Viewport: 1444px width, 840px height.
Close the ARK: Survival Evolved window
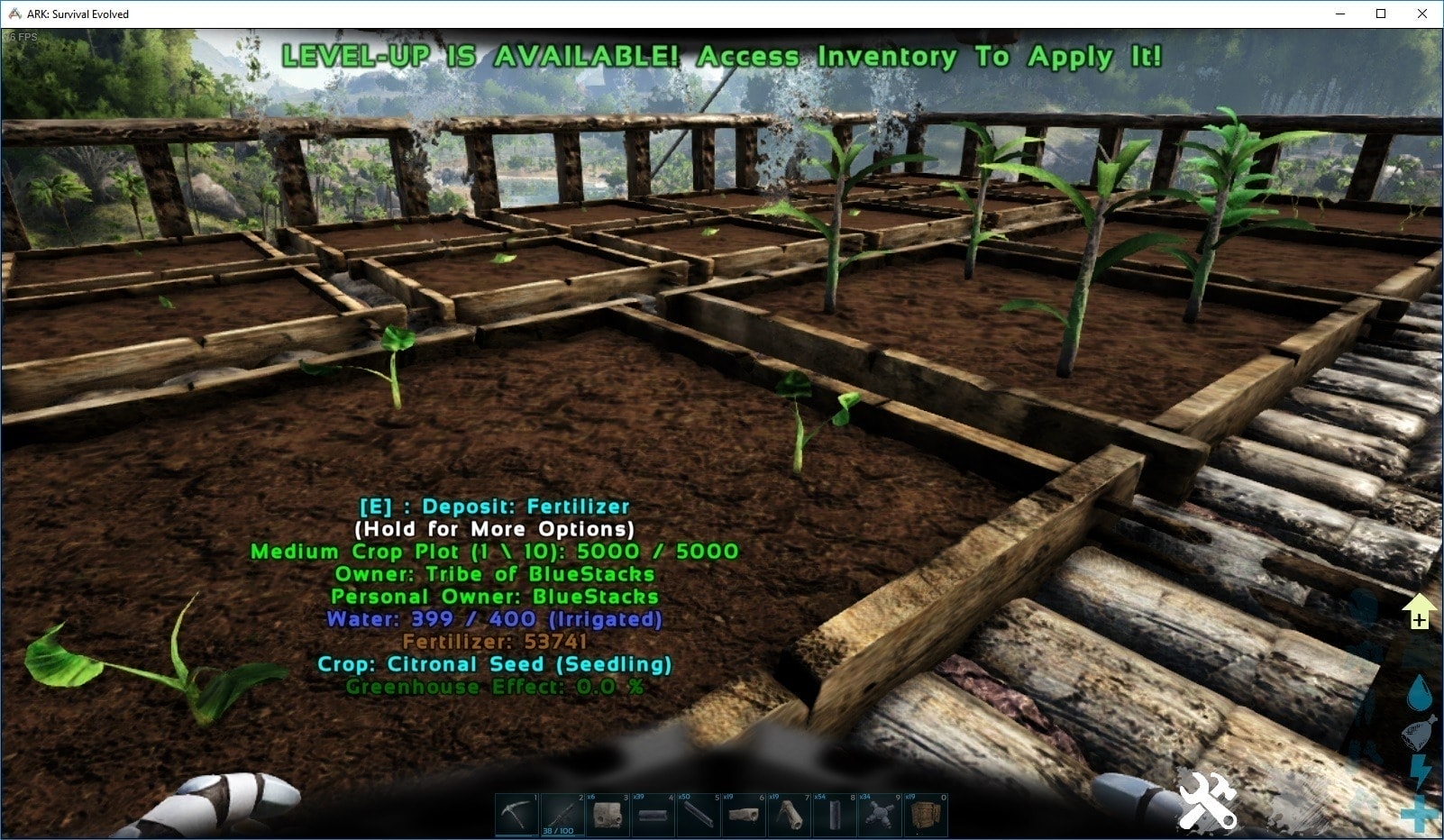1422,14
